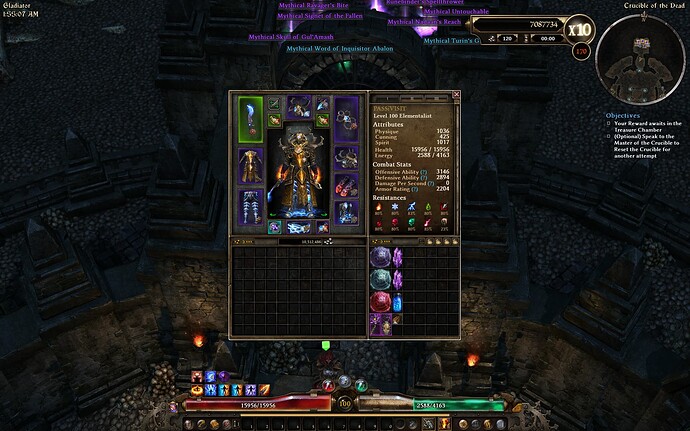This screenshot has width=690, height=431.
Task: Select the blue potion in the bag
Action: tap(399, 303)
